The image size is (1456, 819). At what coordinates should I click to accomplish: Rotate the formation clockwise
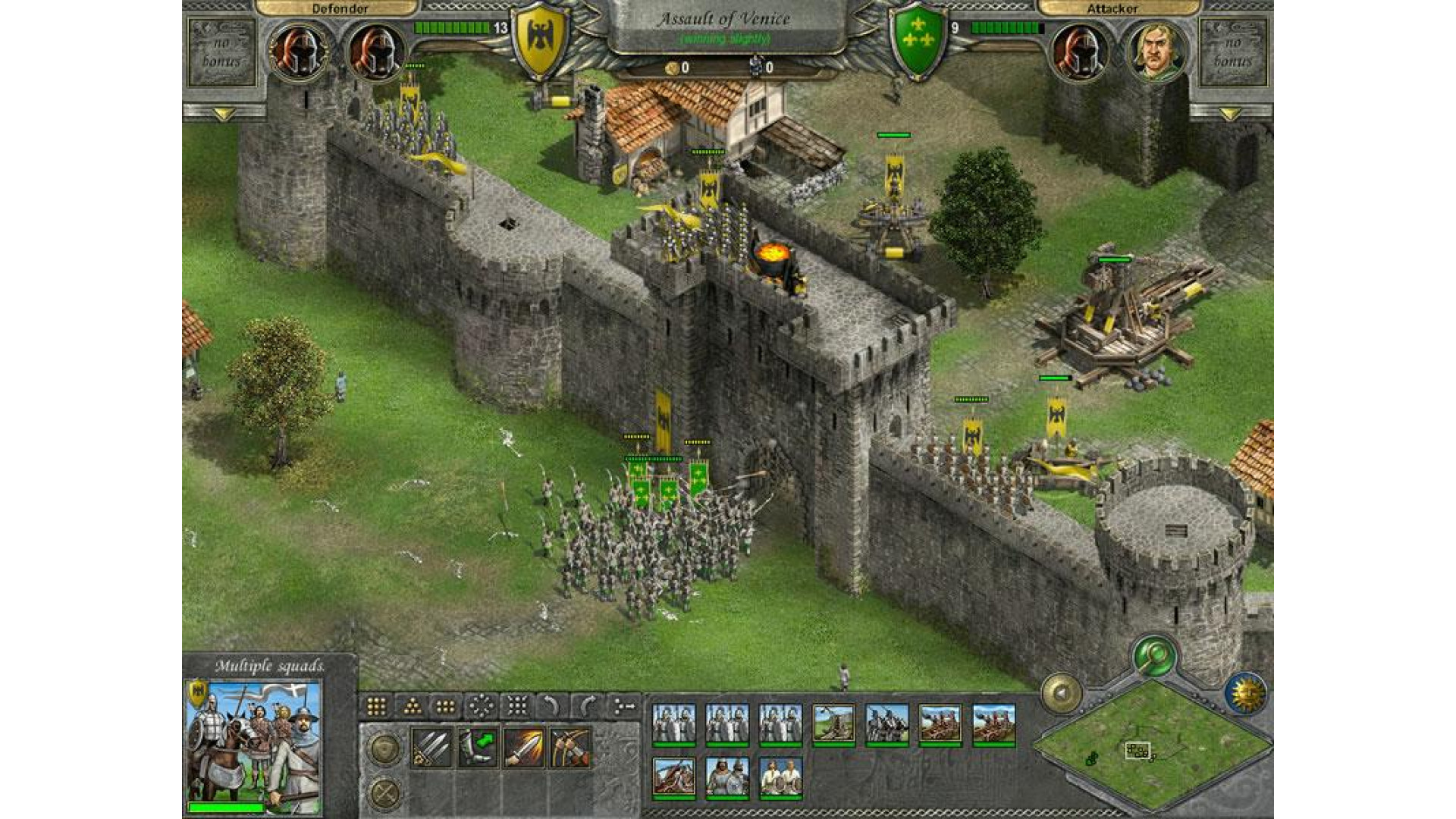coord(586,707)
